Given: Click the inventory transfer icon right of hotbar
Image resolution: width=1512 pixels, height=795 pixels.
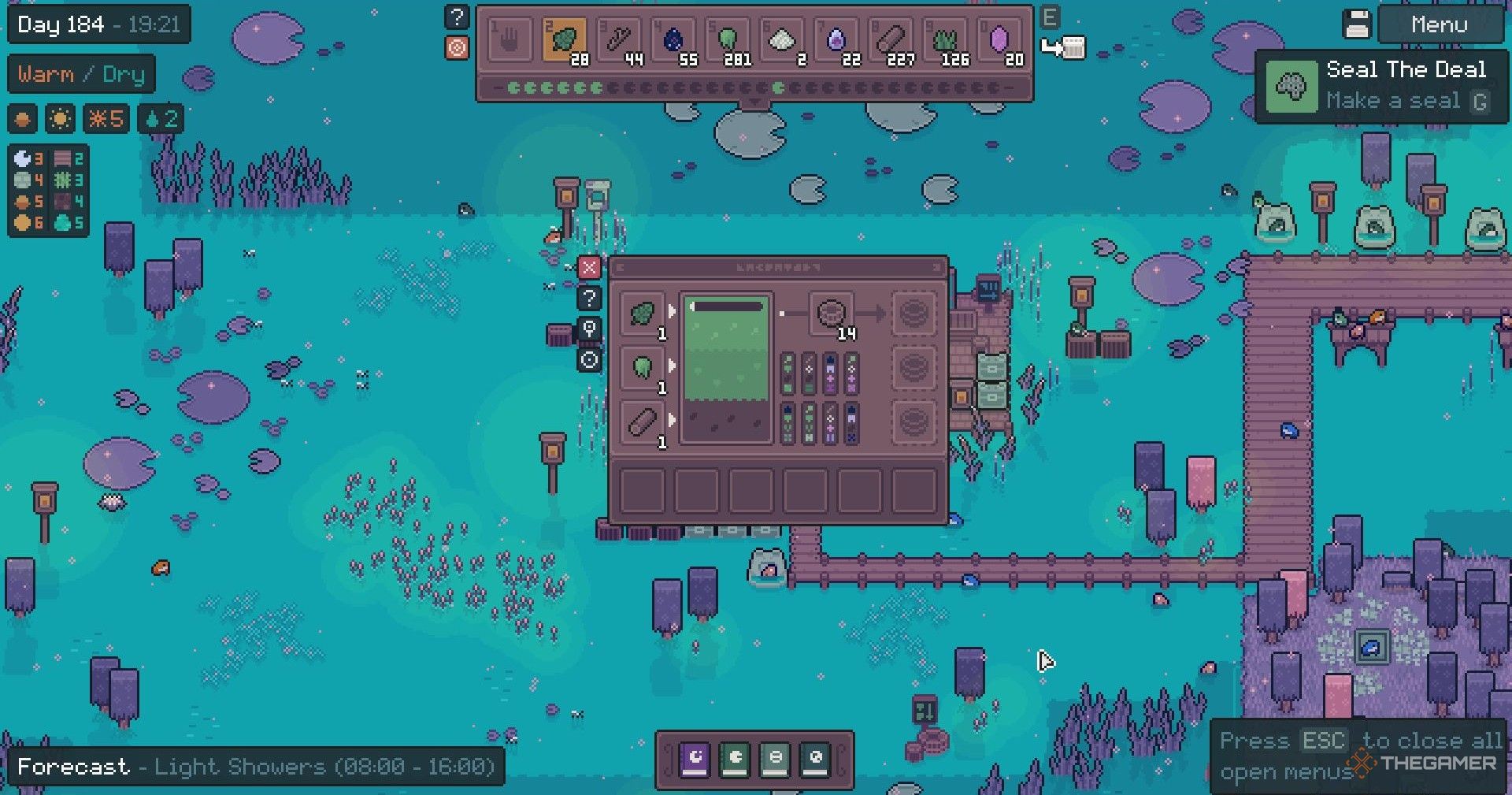Looking at the screenshot, I should [x=1063, y=47].
